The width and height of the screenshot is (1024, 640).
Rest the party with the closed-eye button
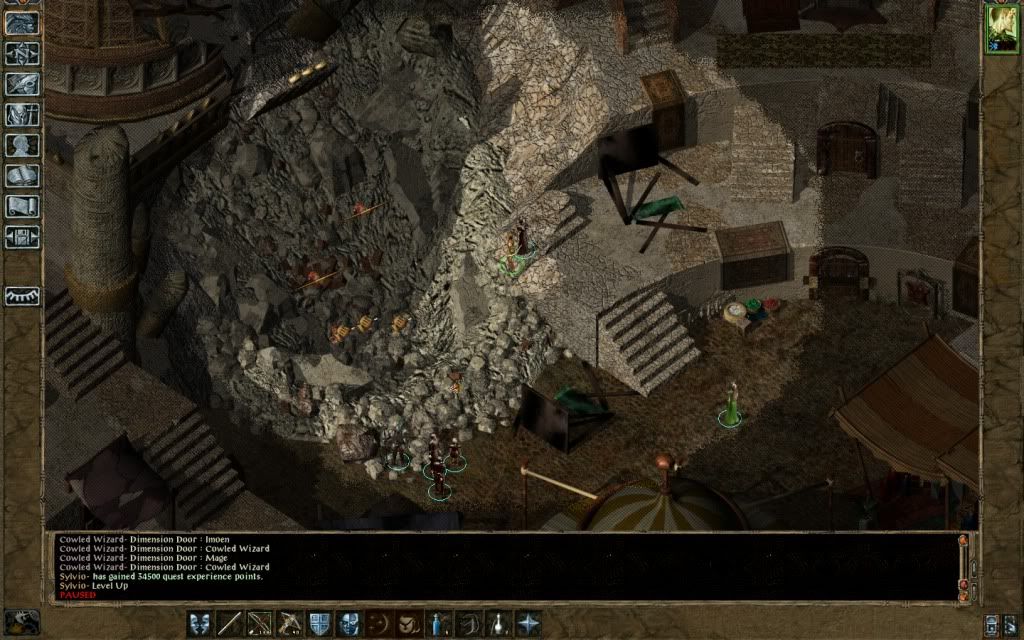(x=22, y=296)
